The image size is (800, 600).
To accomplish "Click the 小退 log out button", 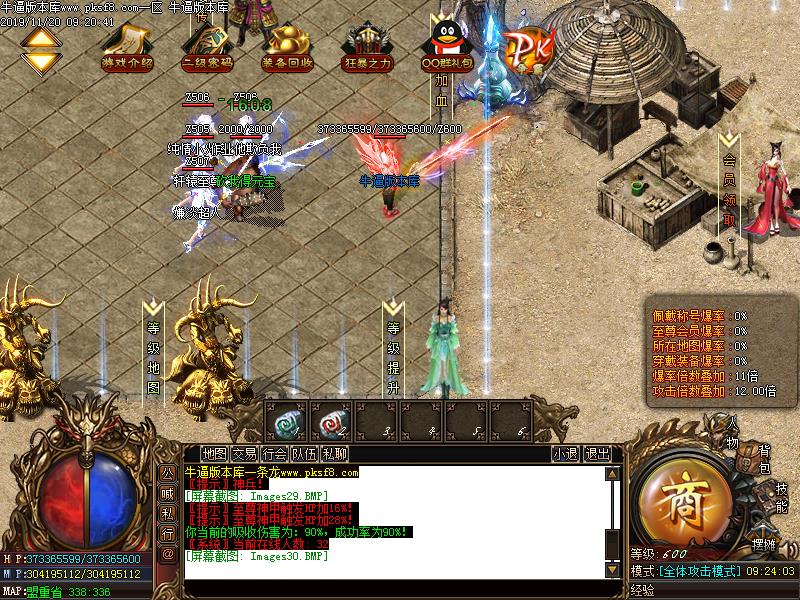I will tap(565, 453).
